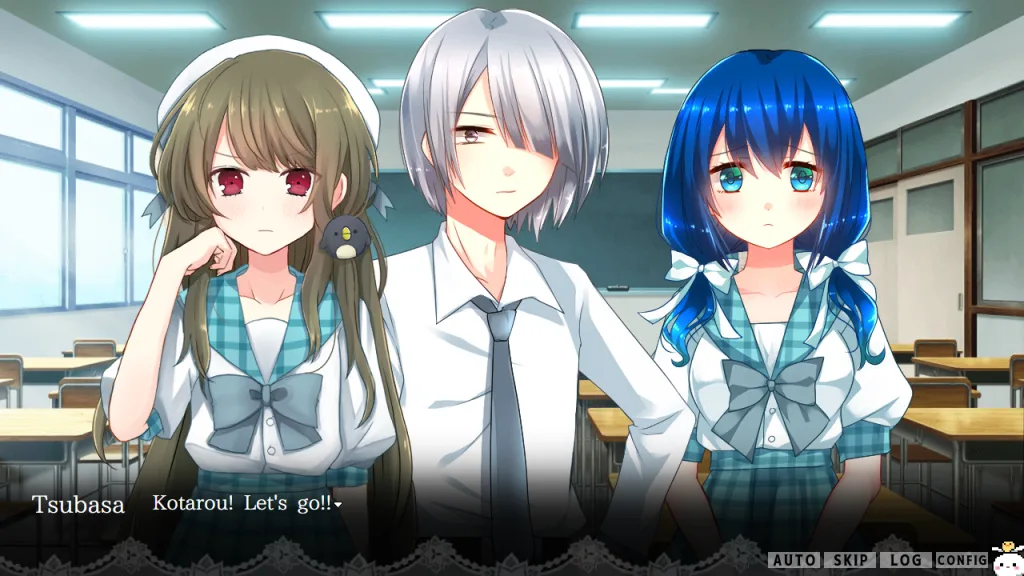Open the CONFIG settings
Viewport: 1024px width, 576px height.
(x=962, y=560)
